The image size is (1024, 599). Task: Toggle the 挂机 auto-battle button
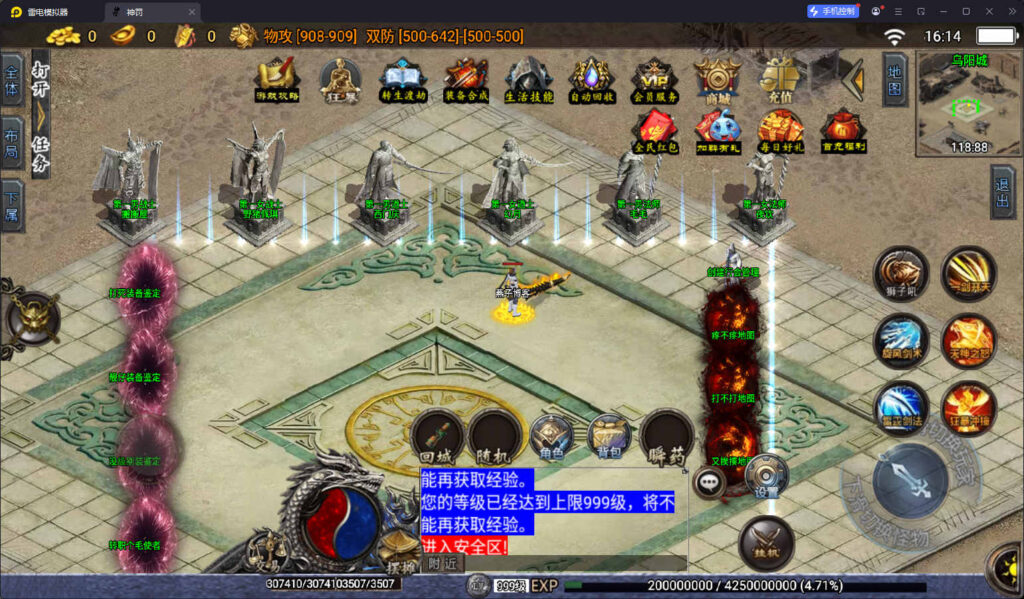click(766, 544)
